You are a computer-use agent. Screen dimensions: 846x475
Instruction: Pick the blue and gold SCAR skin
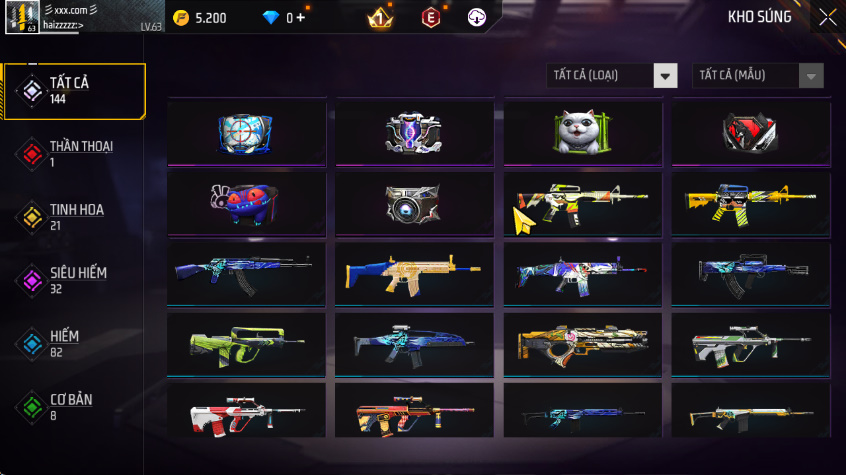414,273
